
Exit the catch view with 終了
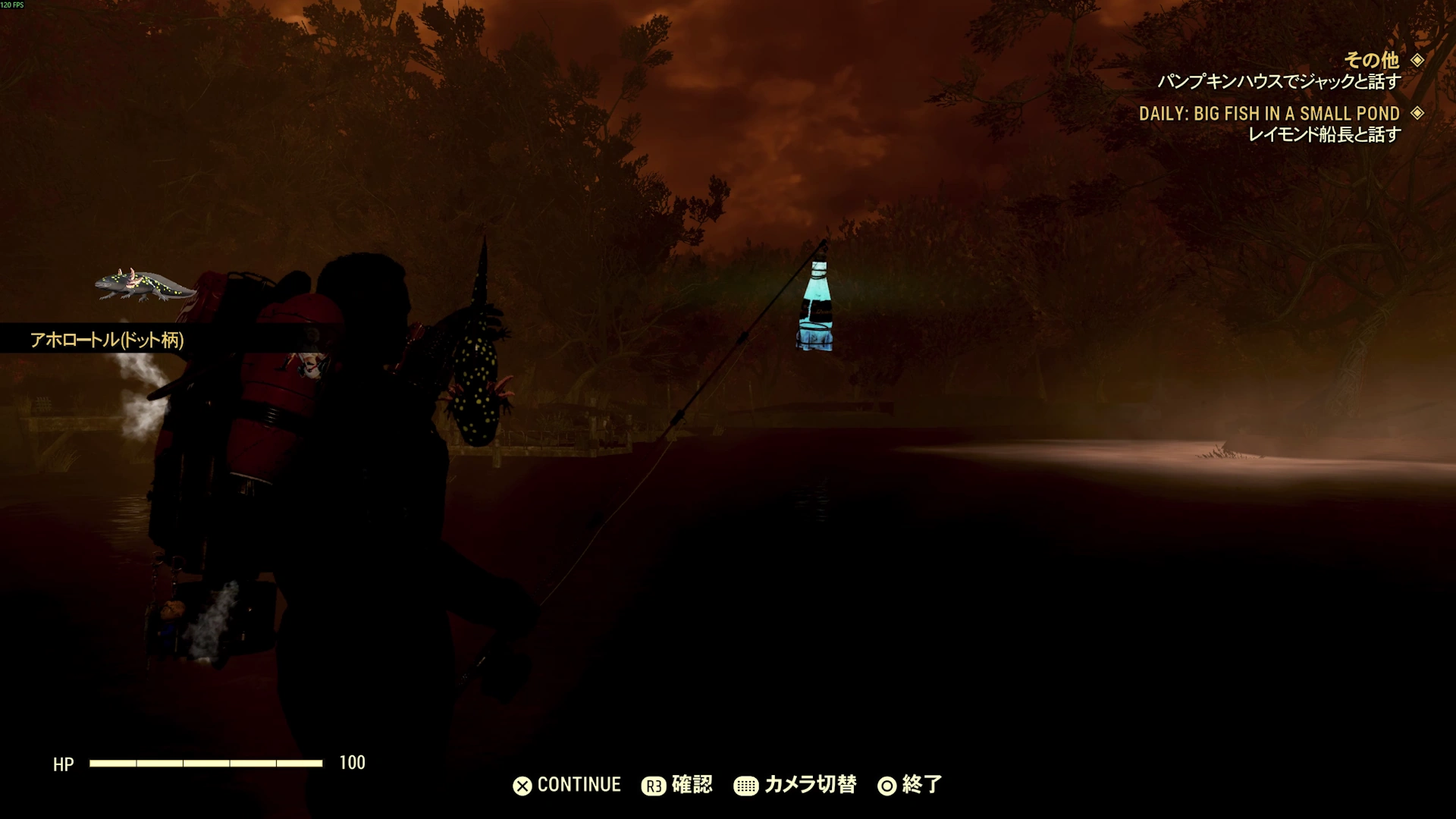coord(910,785)
